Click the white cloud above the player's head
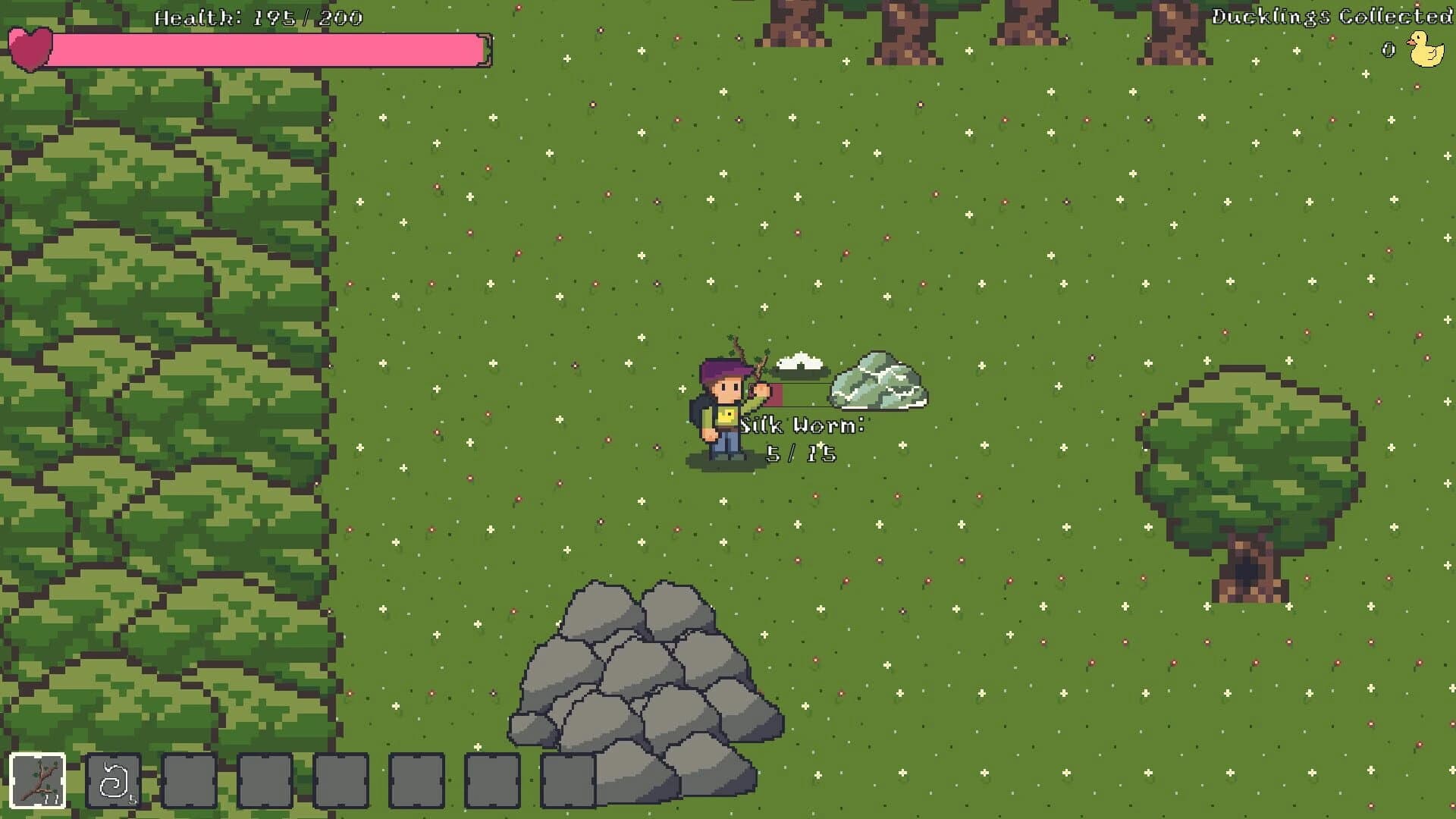 click(800, 362)
